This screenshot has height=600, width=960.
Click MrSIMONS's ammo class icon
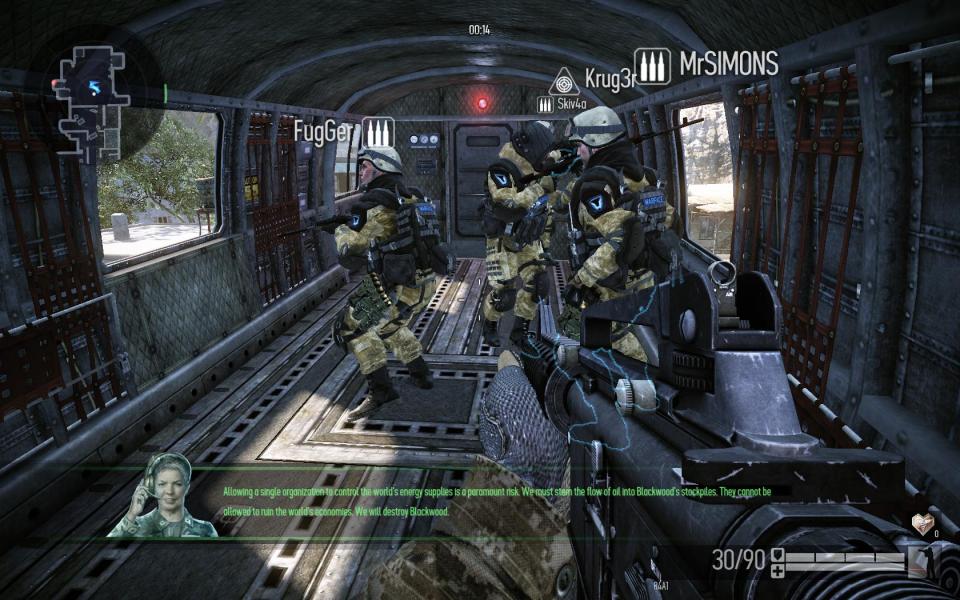point(652,67)
